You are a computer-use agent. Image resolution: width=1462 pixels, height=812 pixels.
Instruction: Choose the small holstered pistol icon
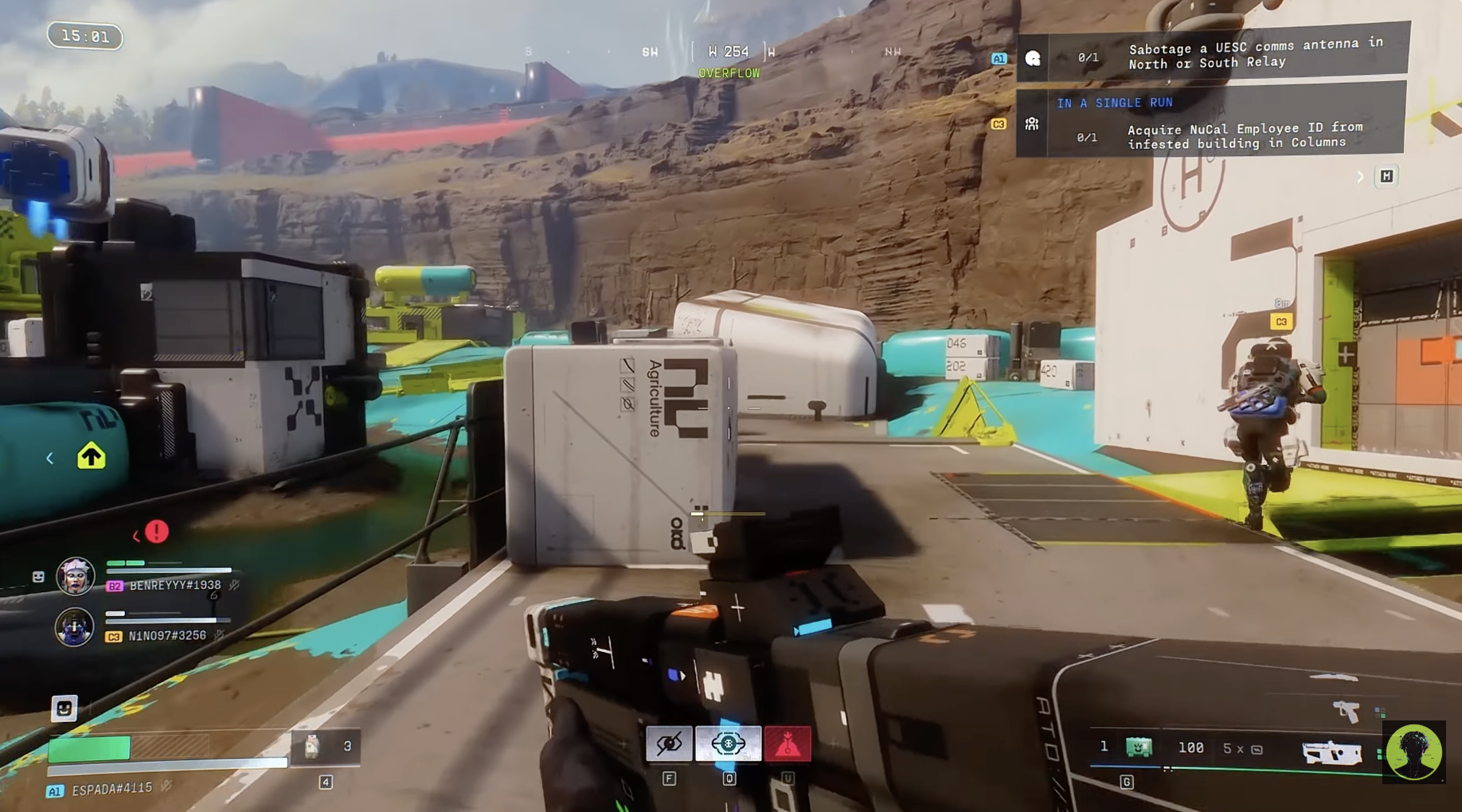pos(1346,710)
